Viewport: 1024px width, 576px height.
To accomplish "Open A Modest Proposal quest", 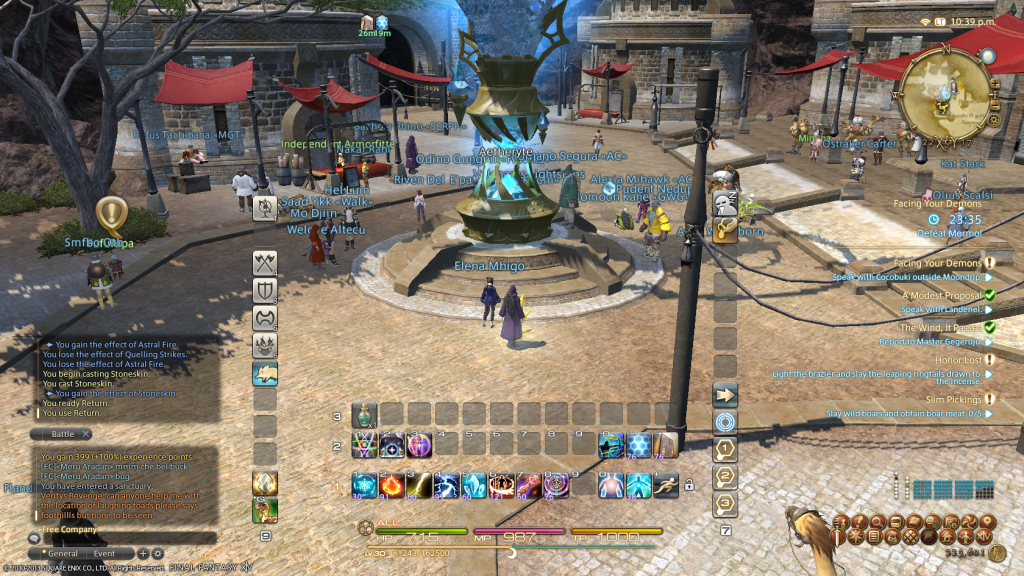I will [x=939, y=295].
